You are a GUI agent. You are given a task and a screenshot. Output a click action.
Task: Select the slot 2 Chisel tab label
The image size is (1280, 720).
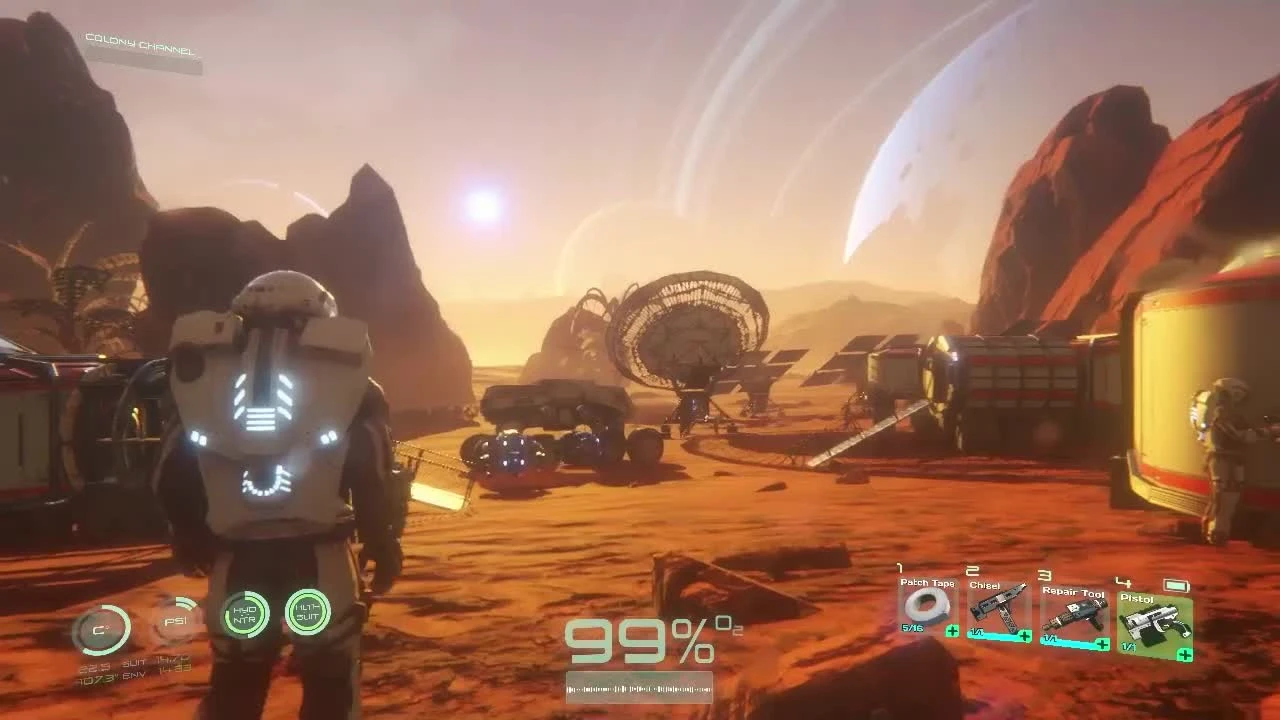click(985, 586)
